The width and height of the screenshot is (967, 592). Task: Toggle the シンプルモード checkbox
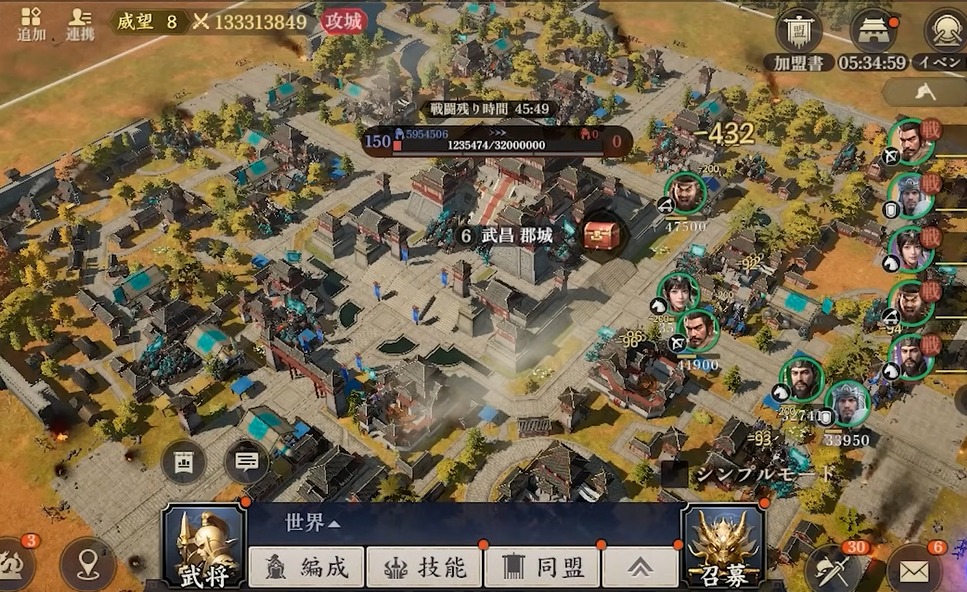(x=675, y=474)
